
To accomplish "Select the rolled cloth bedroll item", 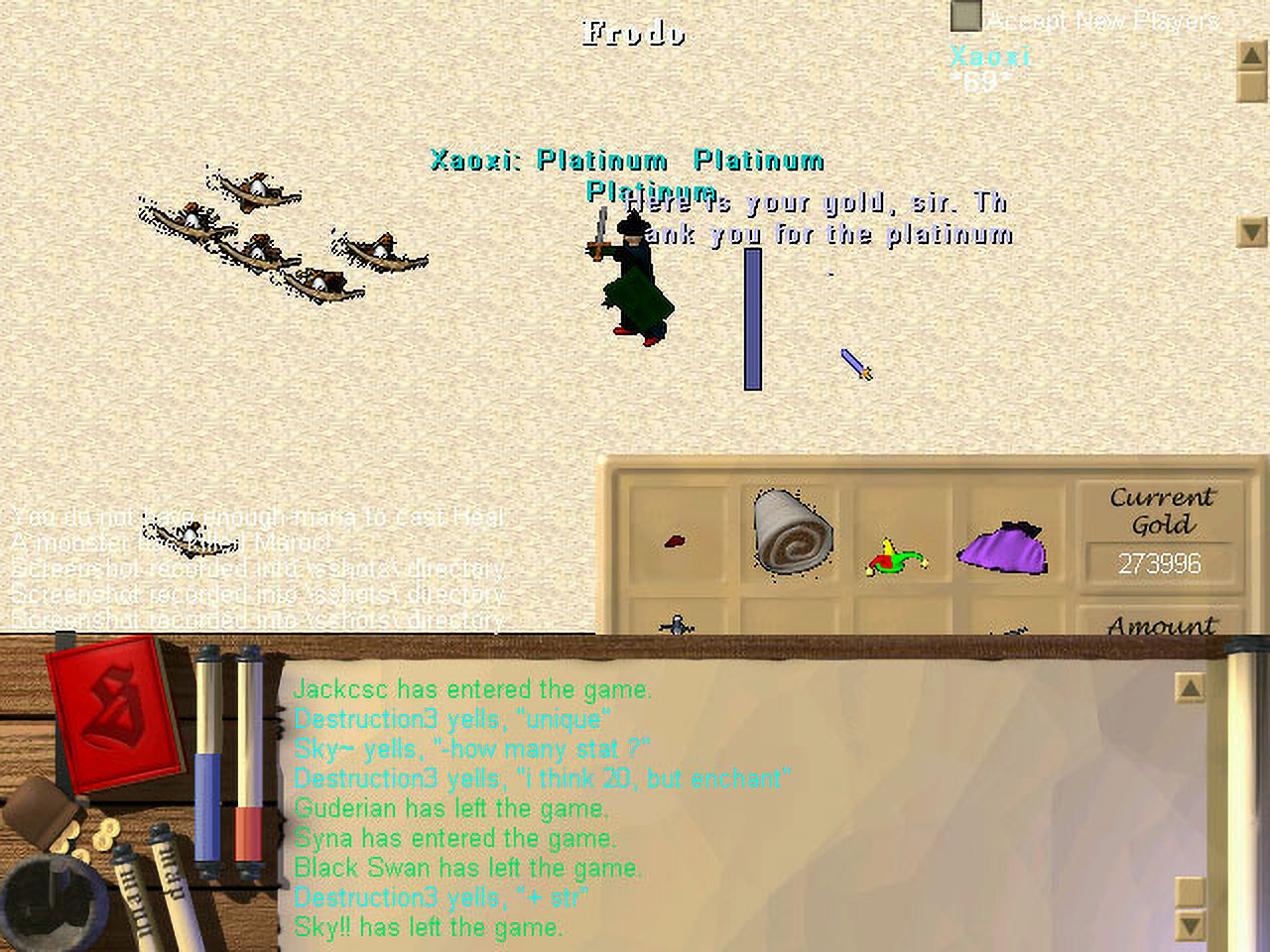I will click(791, 532).
